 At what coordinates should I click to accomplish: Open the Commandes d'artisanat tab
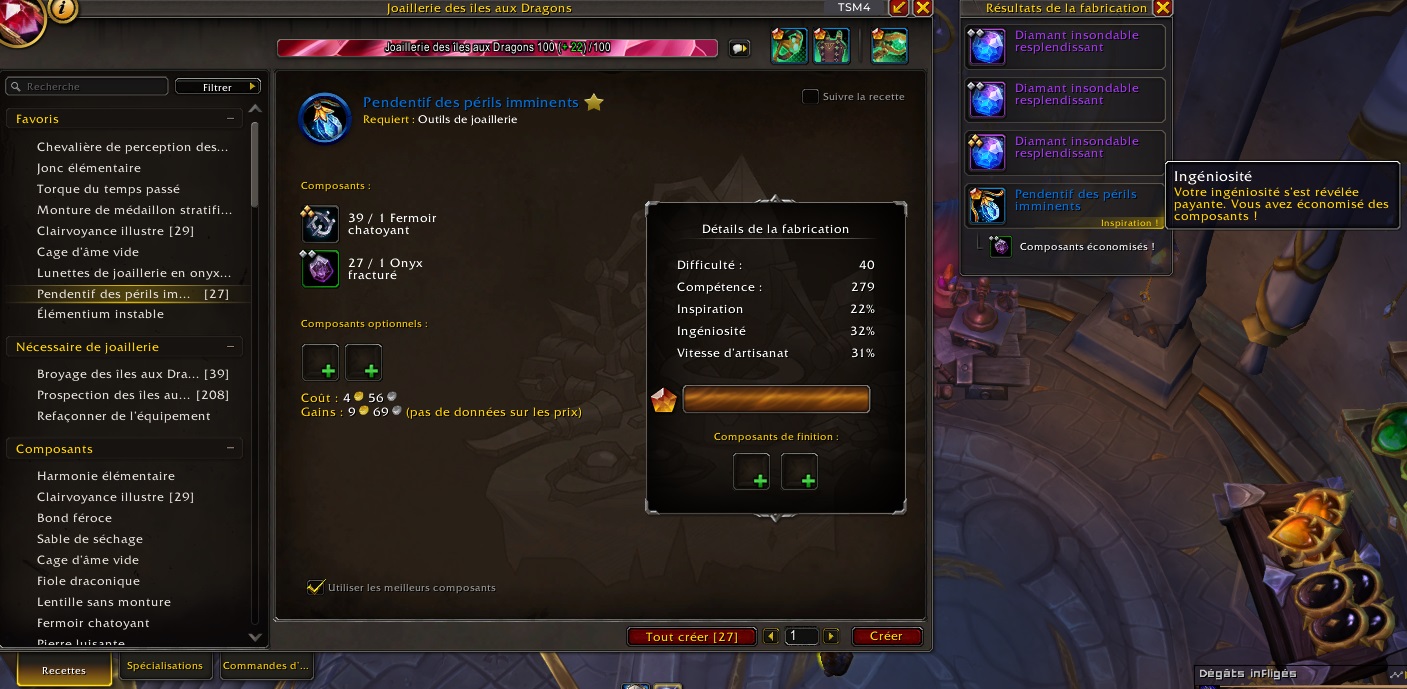click(265, 666)
